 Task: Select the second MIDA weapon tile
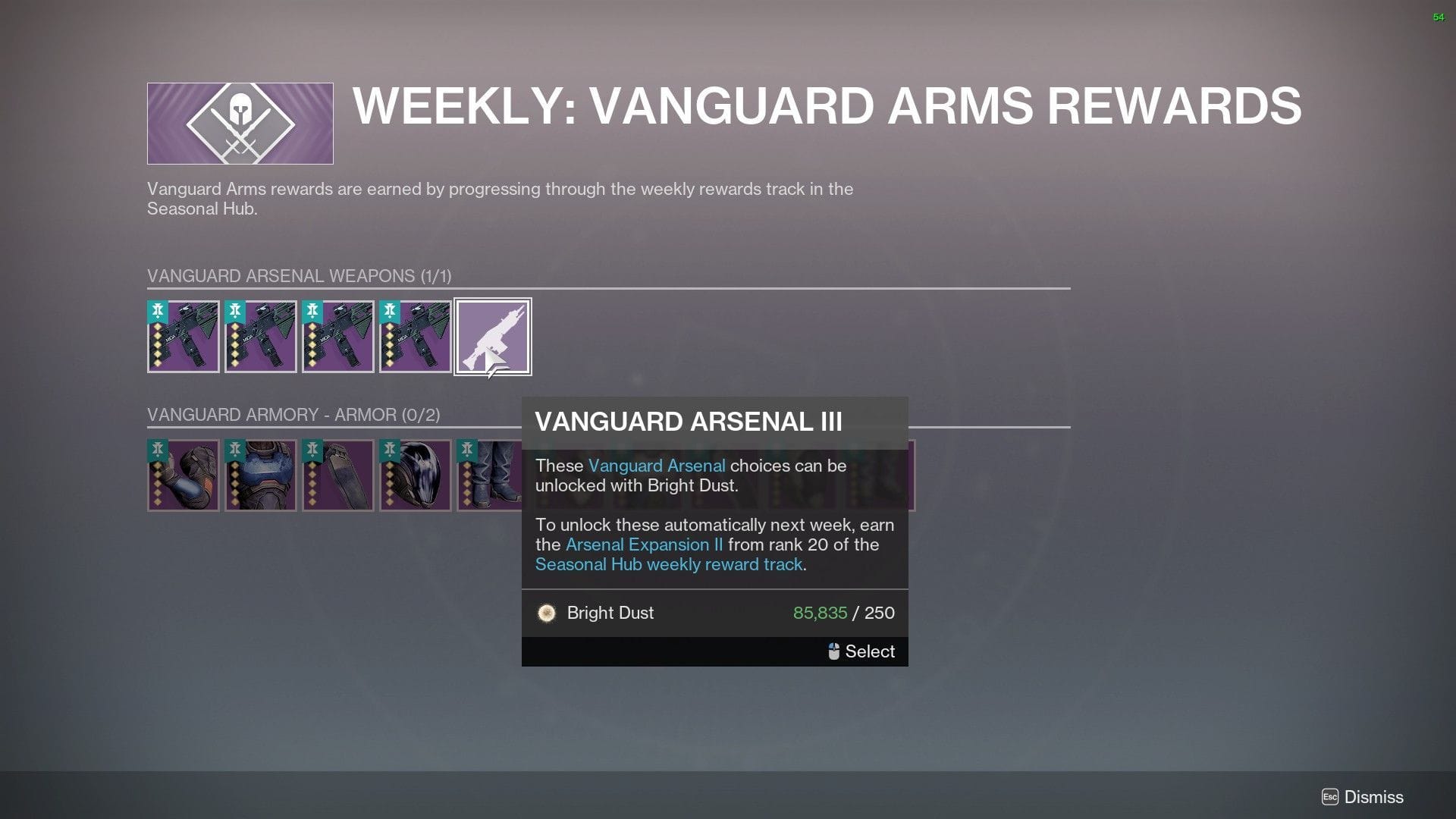pyautogui.click(x=261, y=336)
